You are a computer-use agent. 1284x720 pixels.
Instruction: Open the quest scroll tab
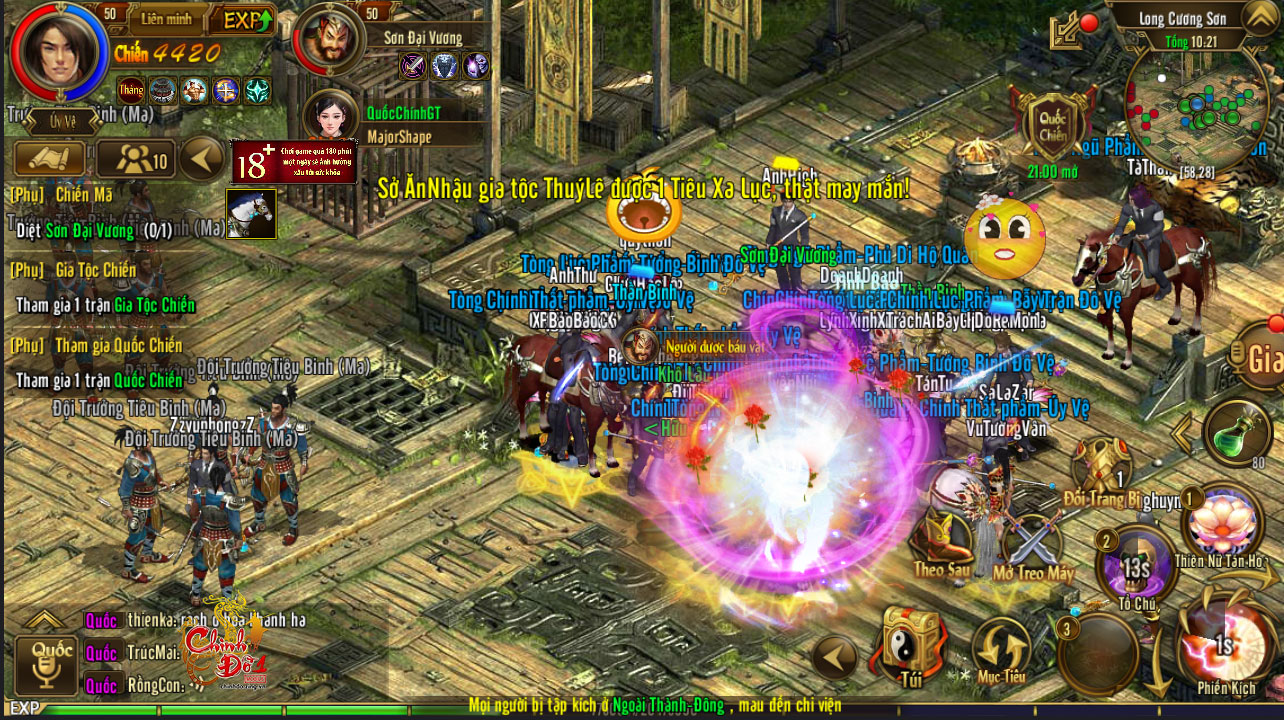[x=48, y=159]
